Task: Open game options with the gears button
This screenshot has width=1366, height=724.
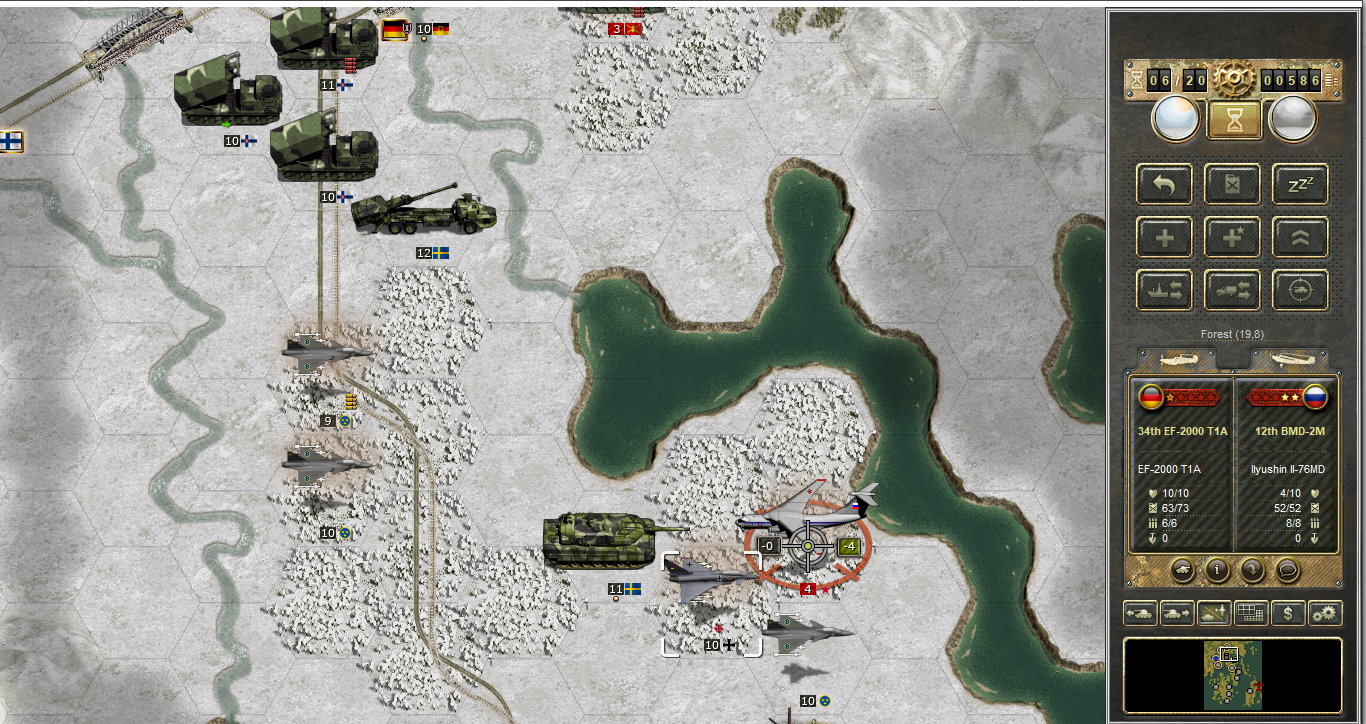Action: [1325, 612]
